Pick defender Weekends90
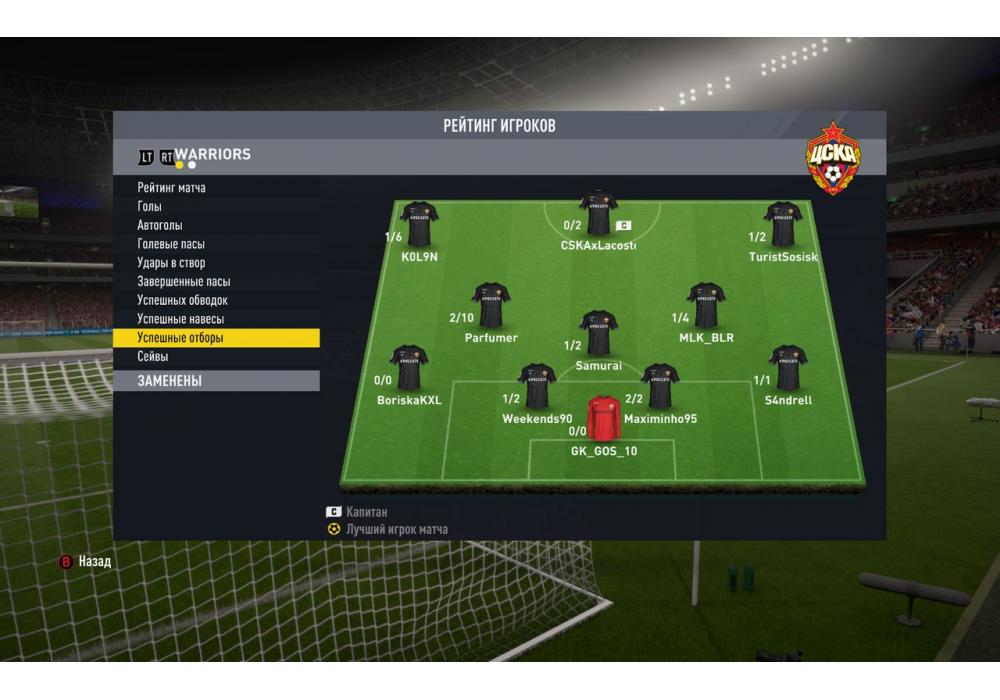Image resolution: width=1000 pixels, height=700 pixels. coord(537,387)
